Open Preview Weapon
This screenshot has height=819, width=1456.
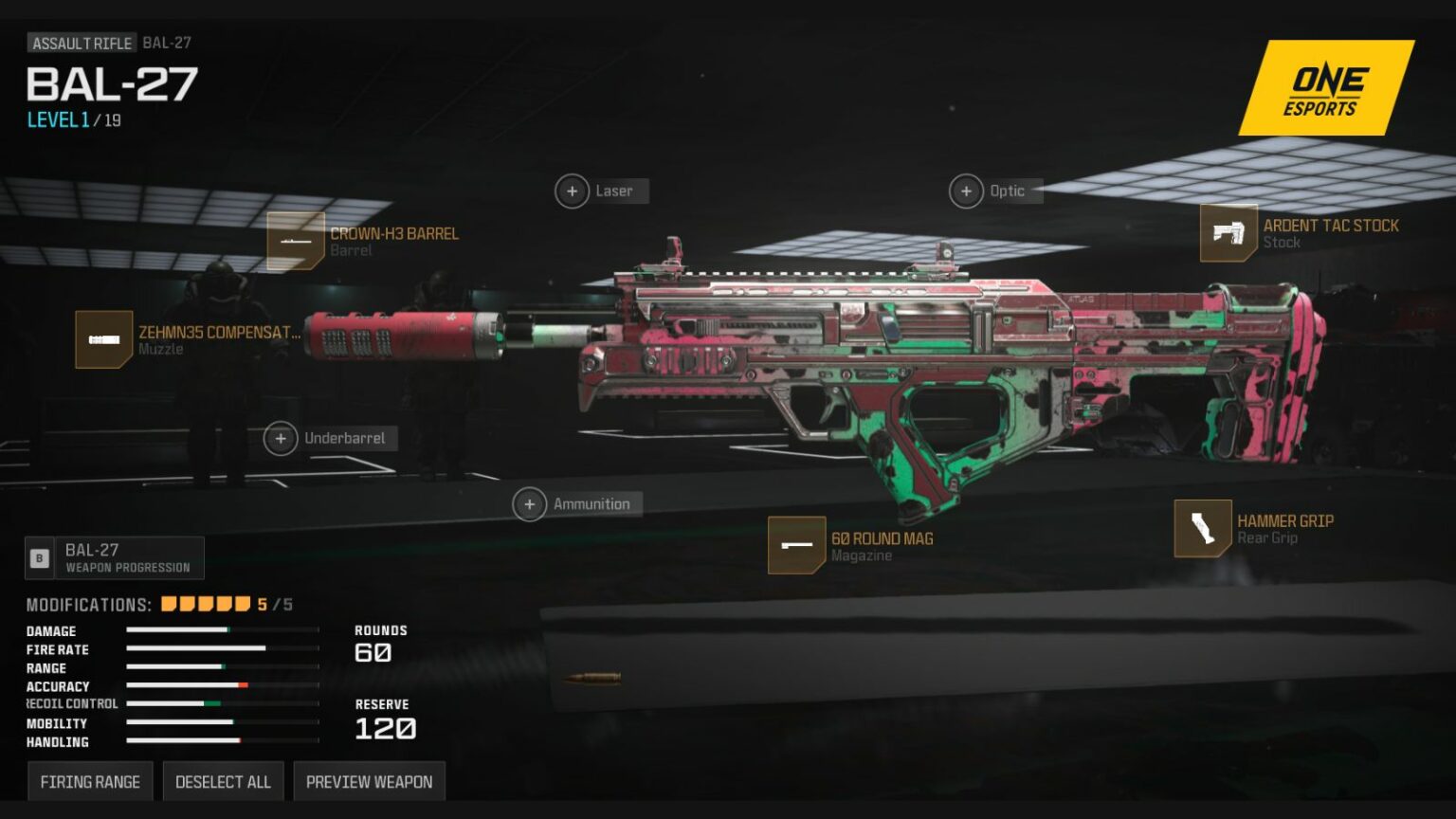pos(369,781)
